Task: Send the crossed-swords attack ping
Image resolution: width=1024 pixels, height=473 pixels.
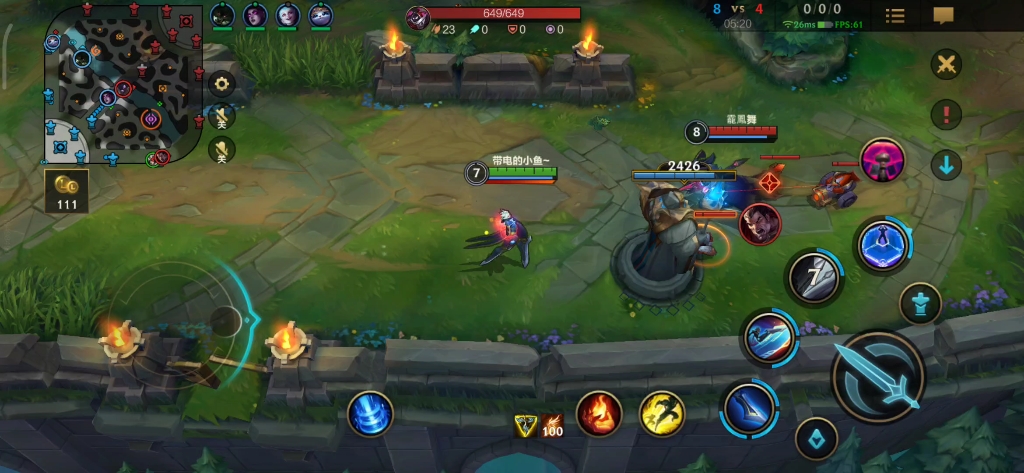Action: click(945, 65)
